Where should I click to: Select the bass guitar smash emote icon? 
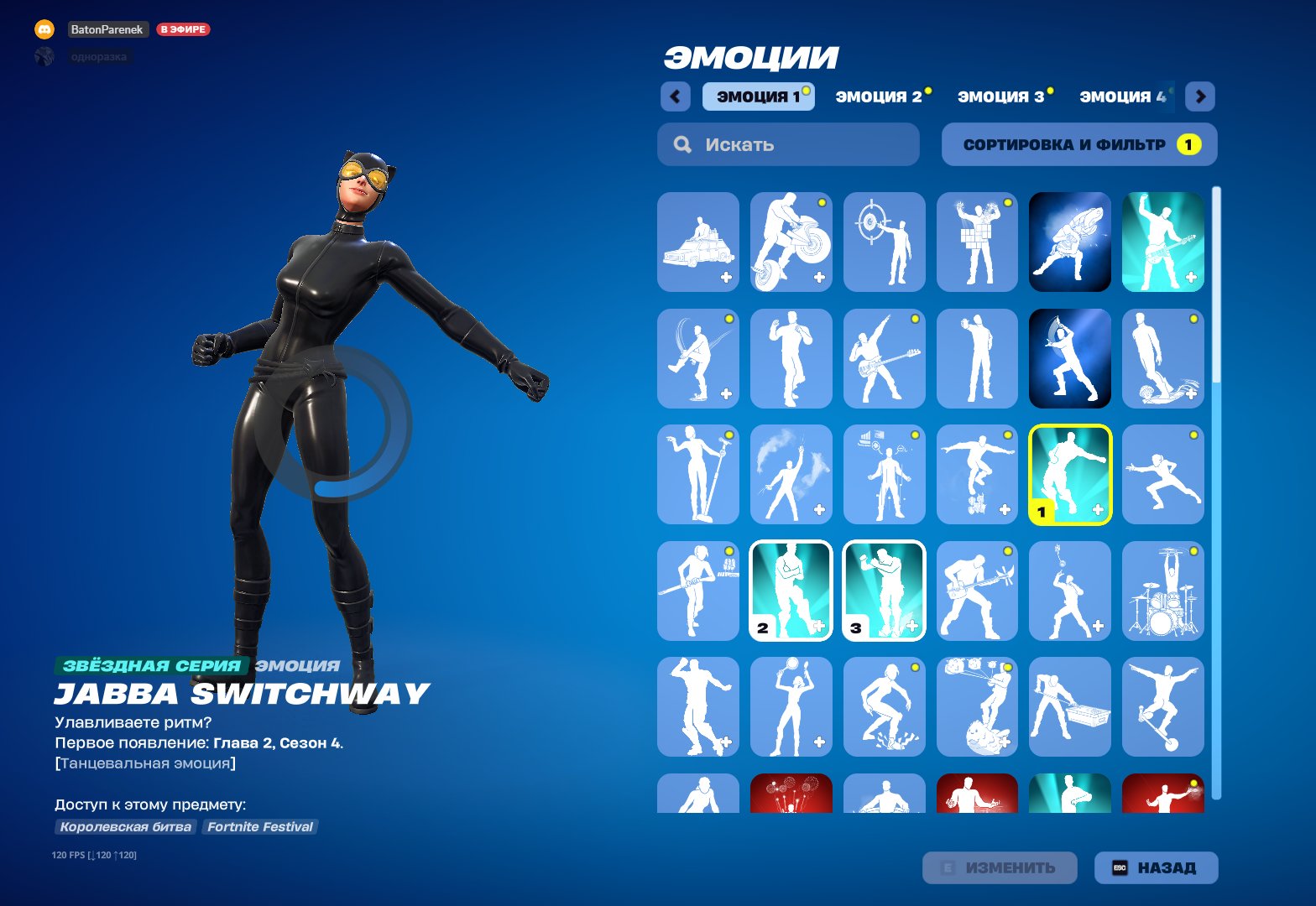[977, 591]
